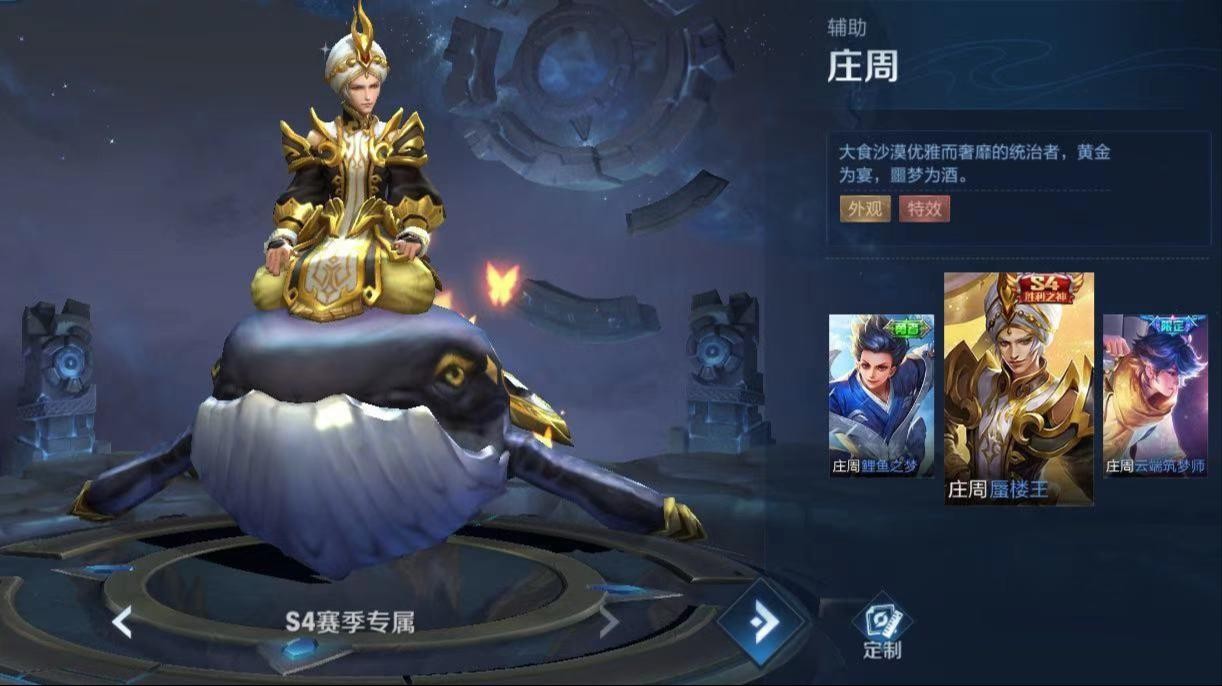Open the 定制 customization button

[882, 628]
